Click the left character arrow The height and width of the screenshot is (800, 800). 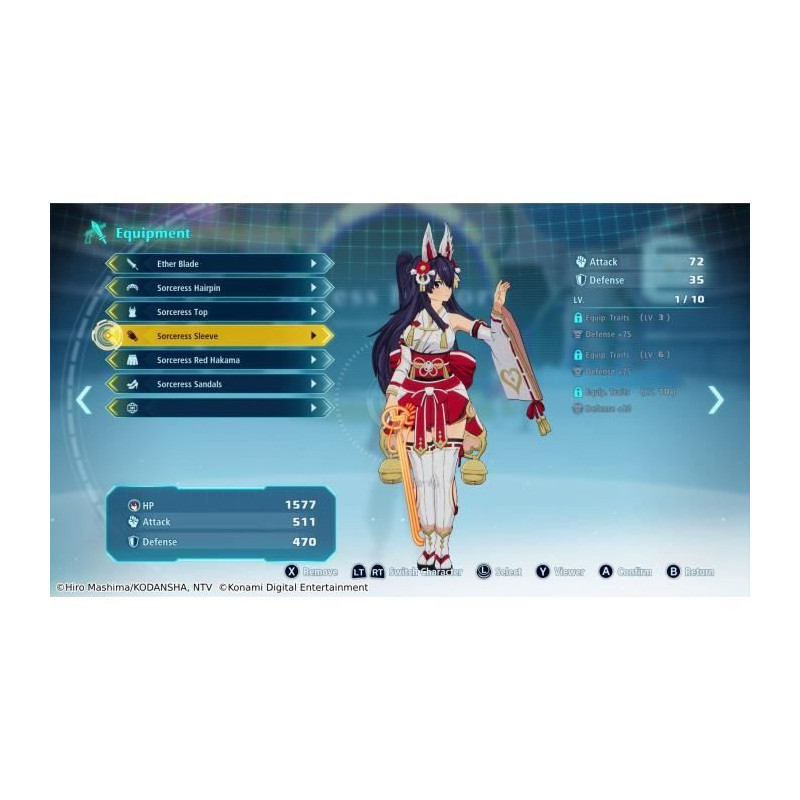(84, 400)
